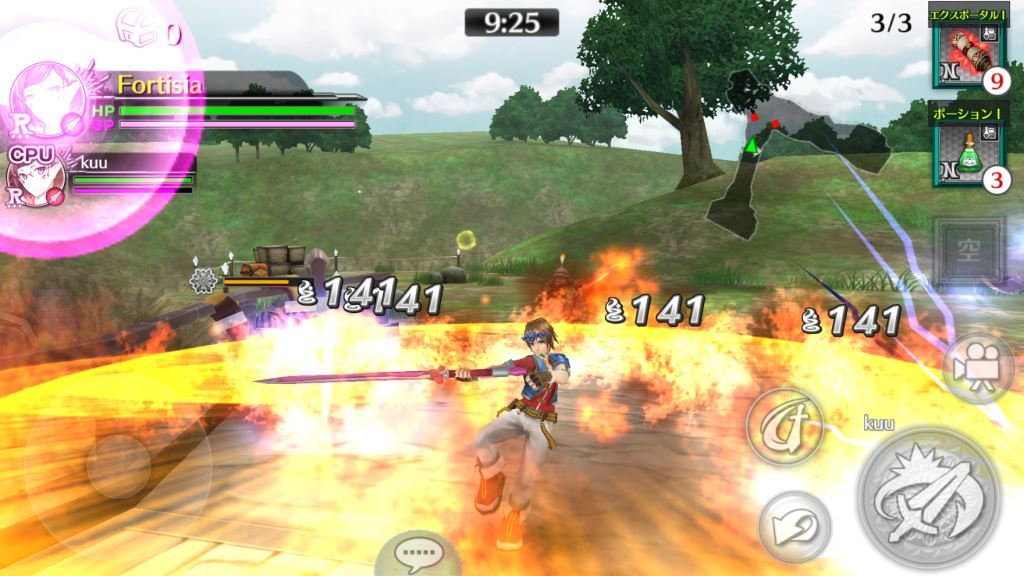1024x576 pixels.
Task: Tap the main sword attack button
Action: click(929, 497)
